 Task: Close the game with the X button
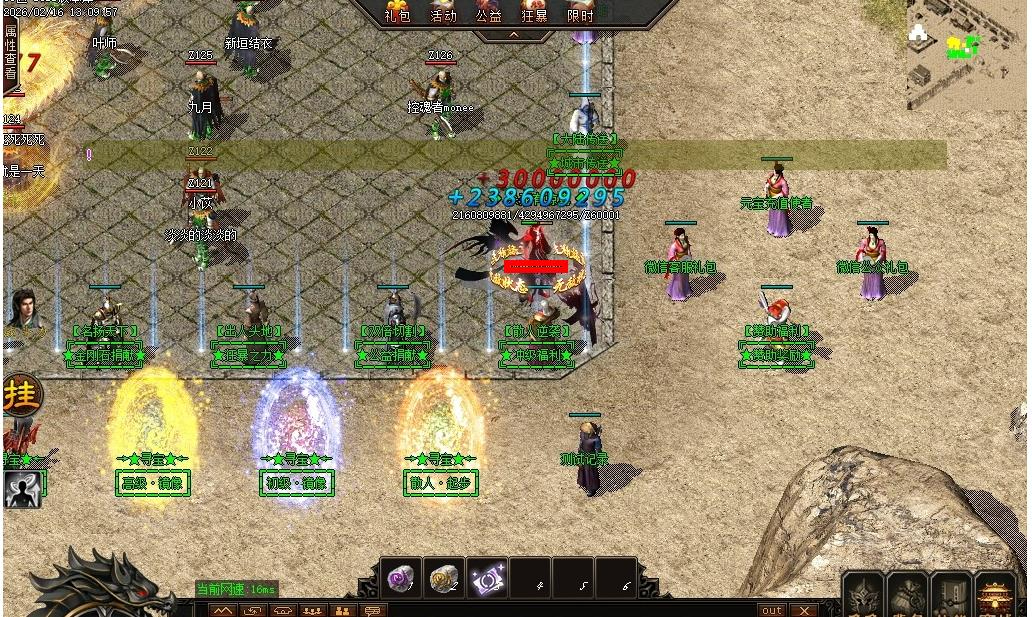coord(803,610)
